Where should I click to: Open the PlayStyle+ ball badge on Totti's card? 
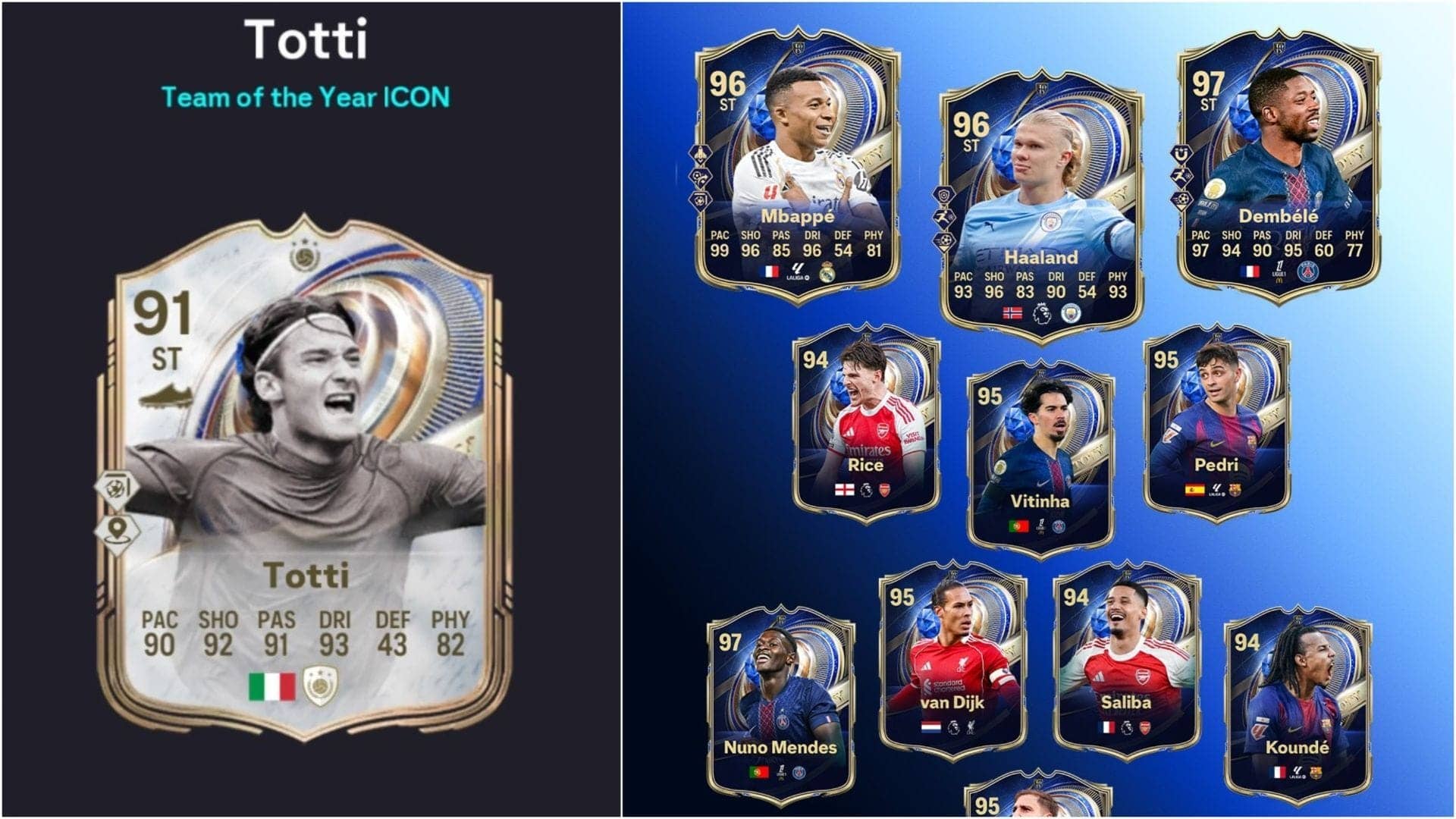click(x=117, y=486)
